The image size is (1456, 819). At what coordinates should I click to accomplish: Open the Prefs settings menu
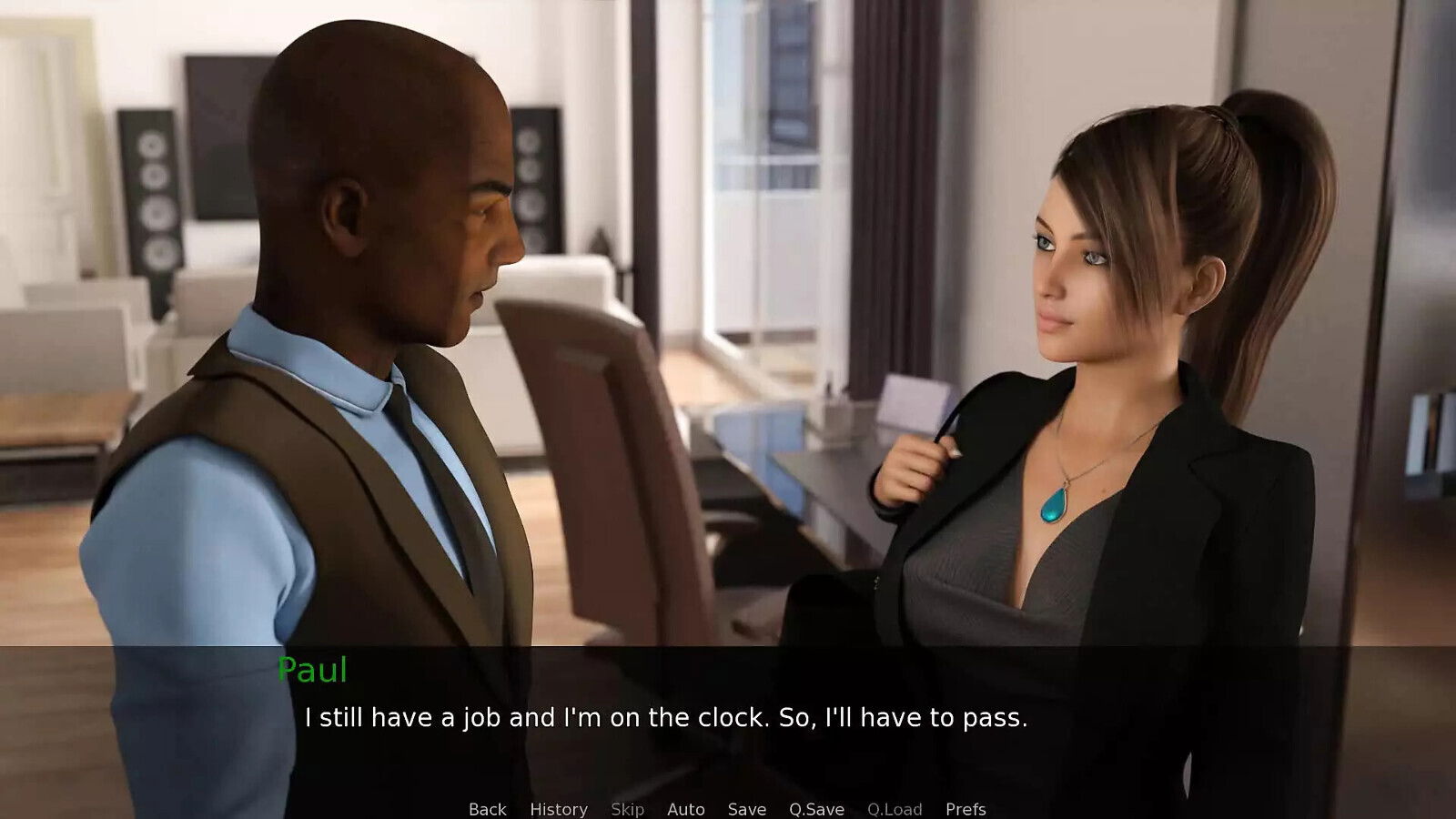pos(966,809)
